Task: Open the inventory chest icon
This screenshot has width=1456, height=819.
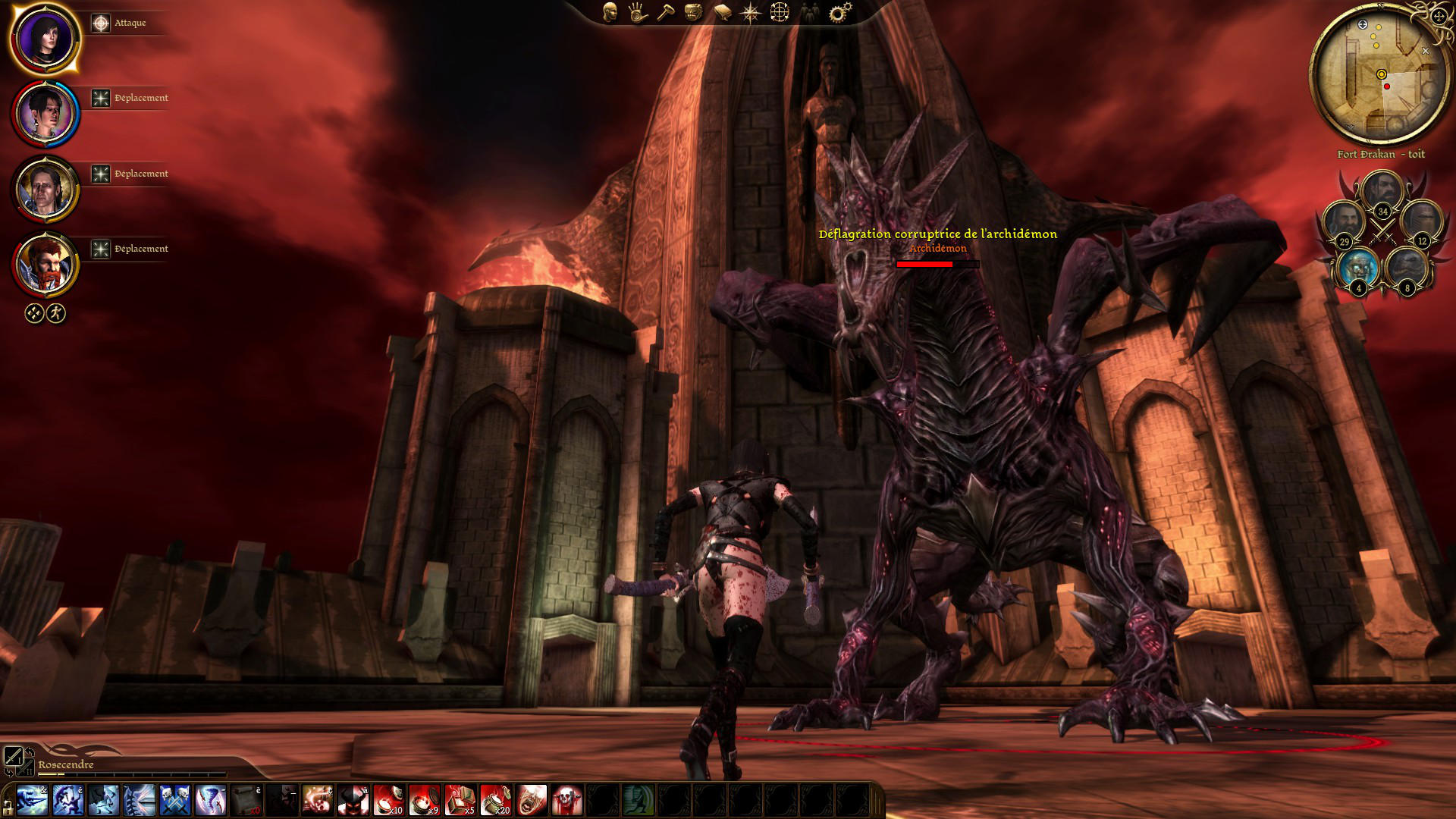Action: 693,12
